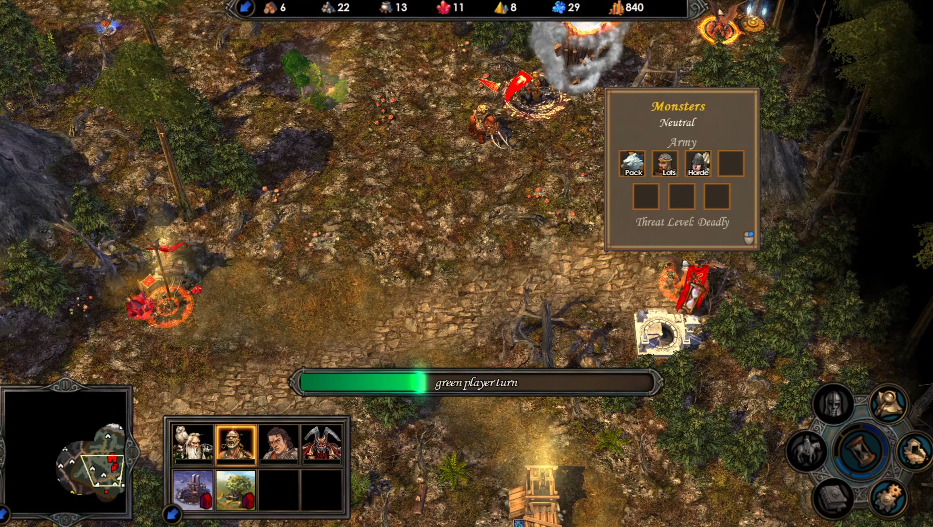The height and width of the screenshot is (527, 933).
Task: Click the gold resource icon
Action: 615,8
